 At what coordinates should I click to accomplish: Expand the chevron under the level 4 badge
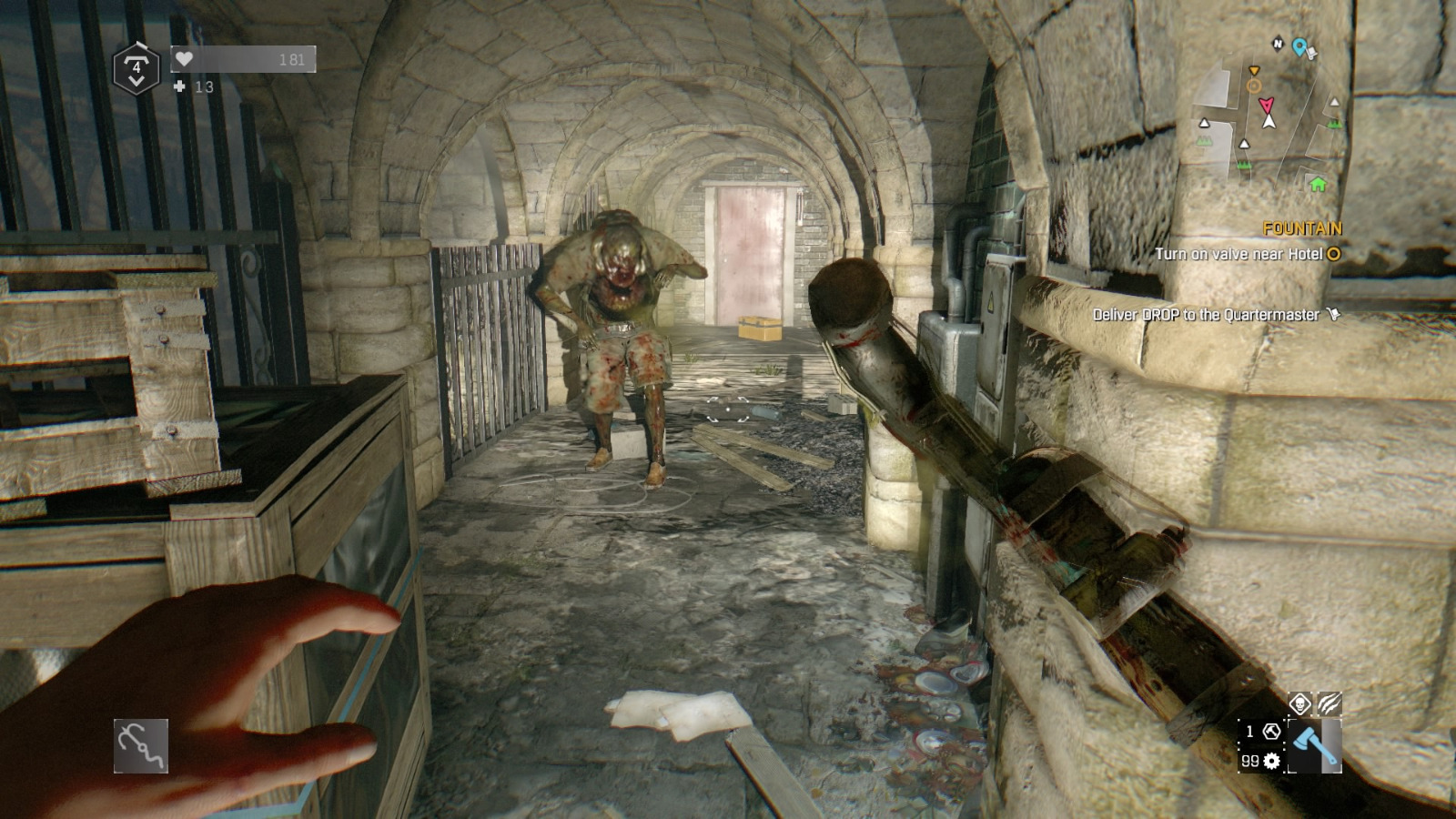[x=136, y=81]
